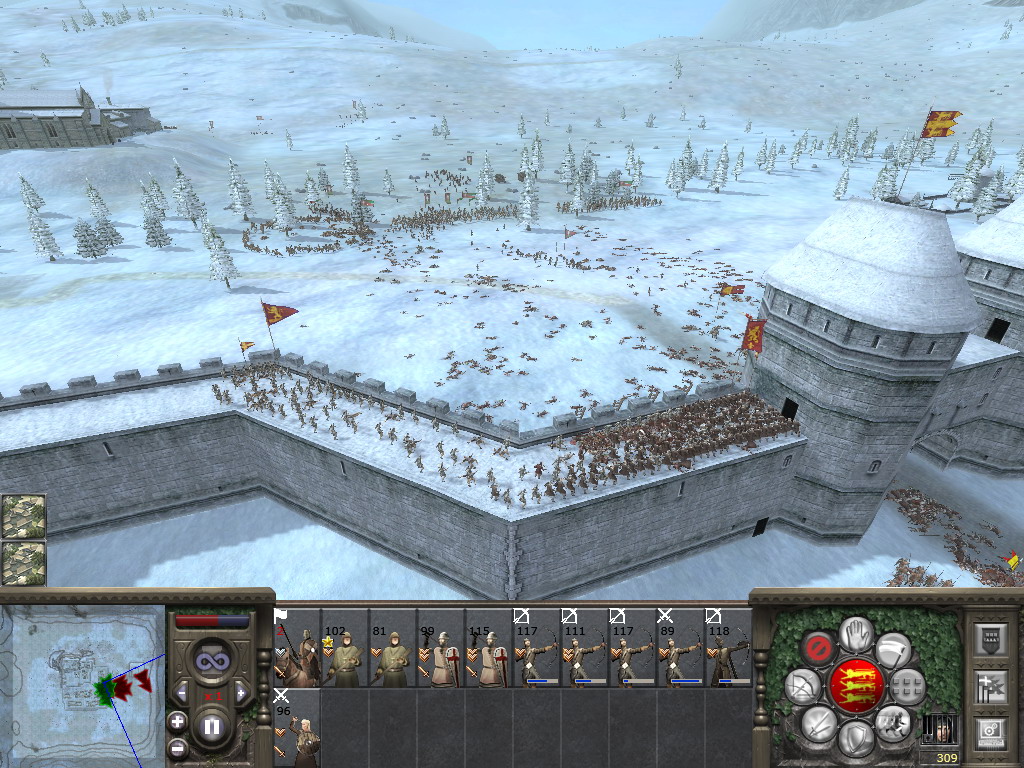Click the red halt order button

coord(818,648)
